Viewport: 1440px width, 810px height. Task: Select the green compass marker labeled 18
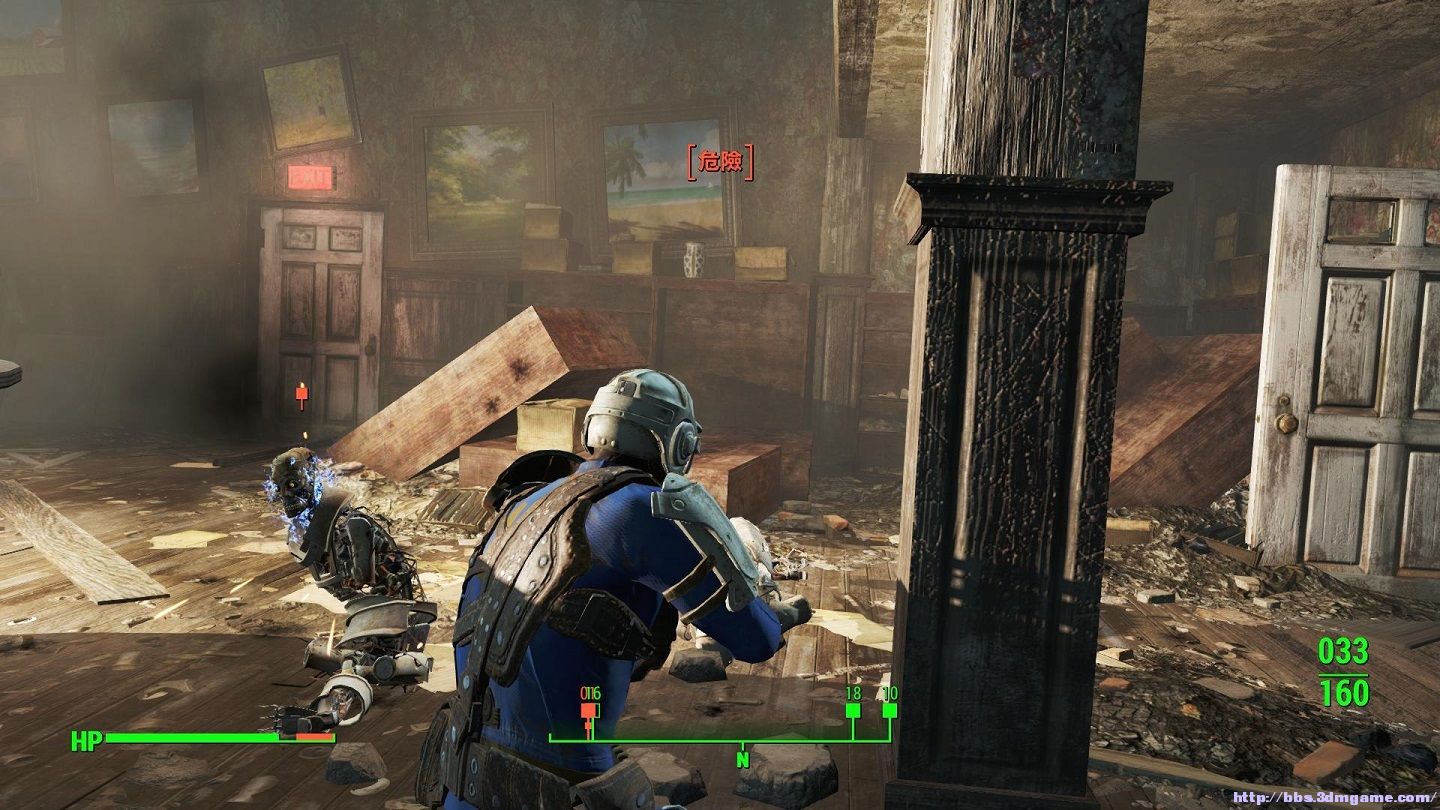coord(853,711)
